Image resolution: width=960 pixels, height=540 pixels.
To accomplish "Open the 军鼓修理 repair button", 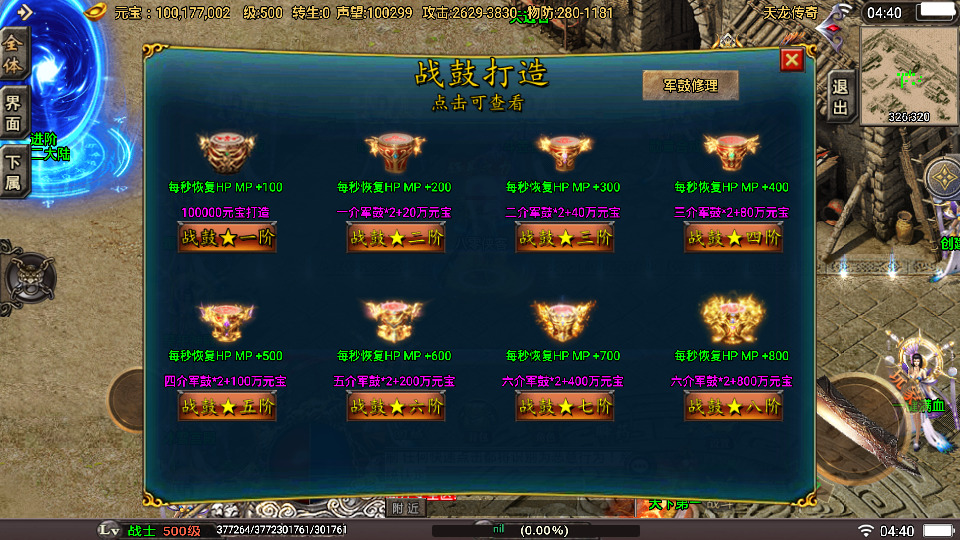I will tap(690, 86).
